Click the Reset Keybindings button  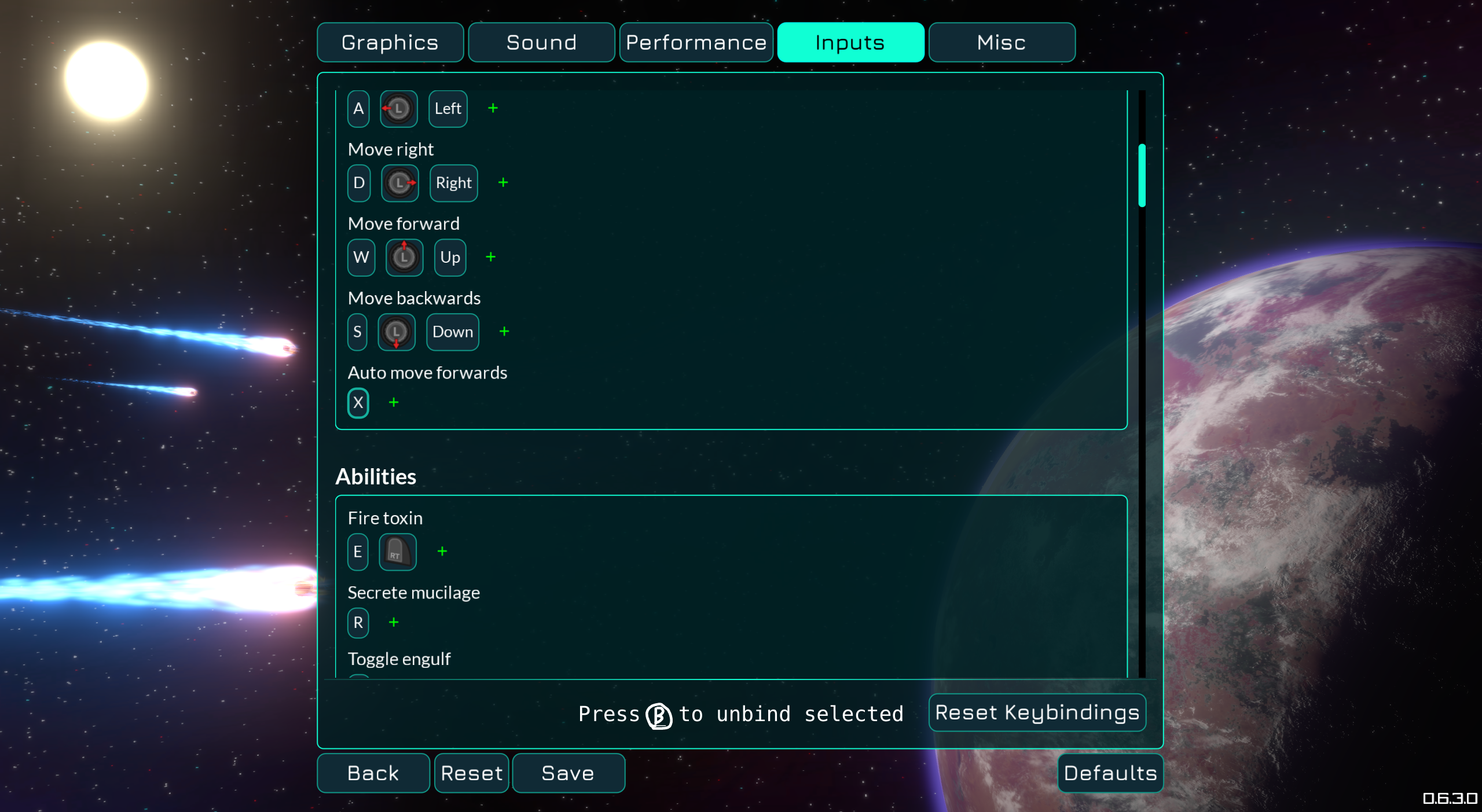1037,712
